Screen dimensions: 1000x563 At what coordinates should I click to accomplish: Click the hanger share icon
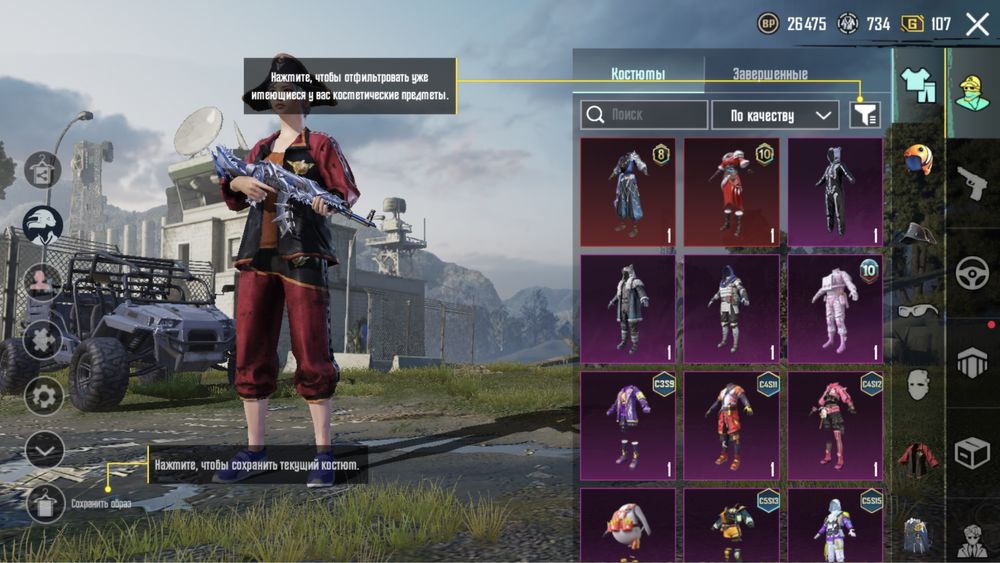click(43, 170)
